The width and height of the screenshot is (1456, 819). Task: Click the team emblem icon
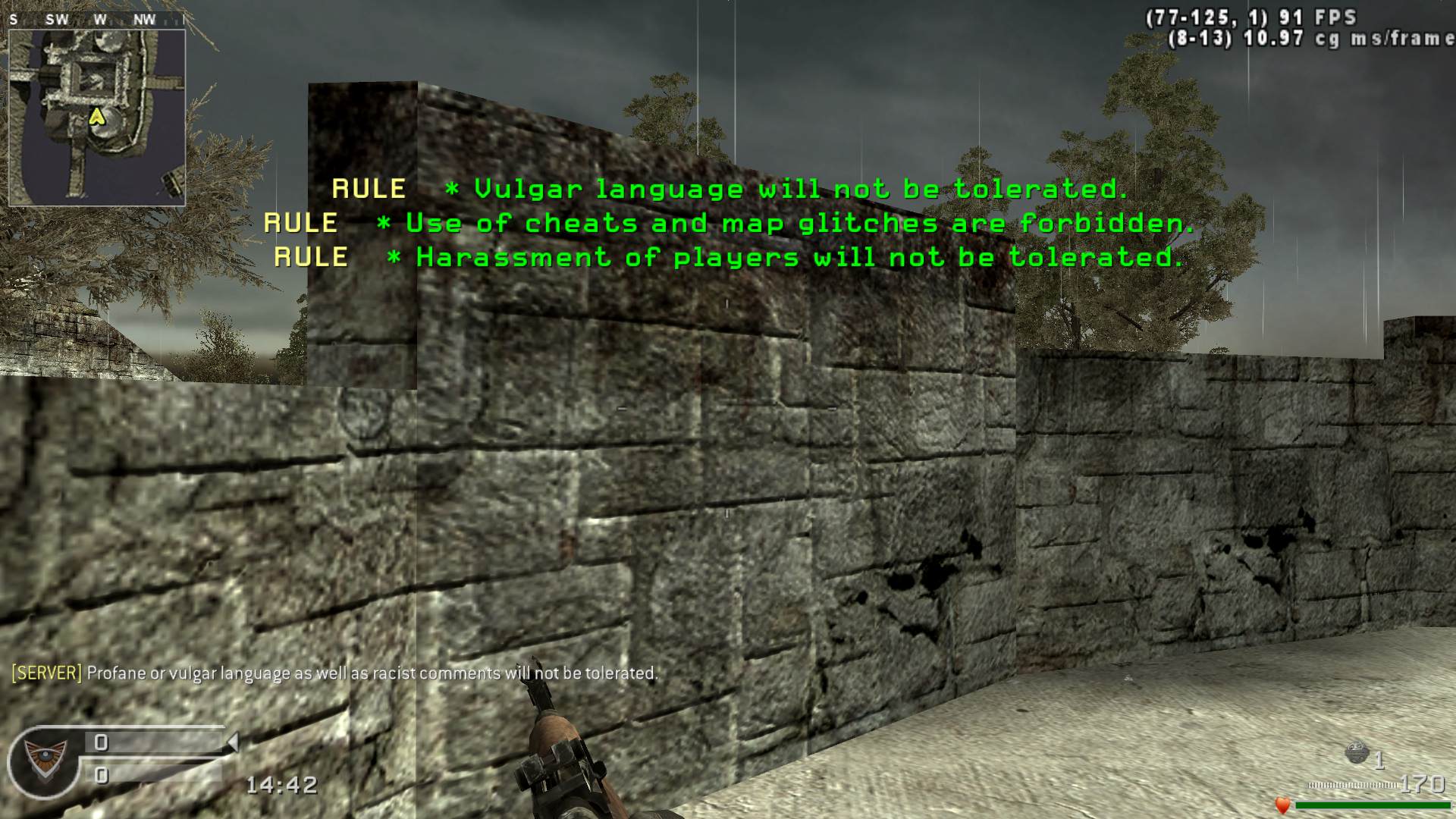pos(43,758)
